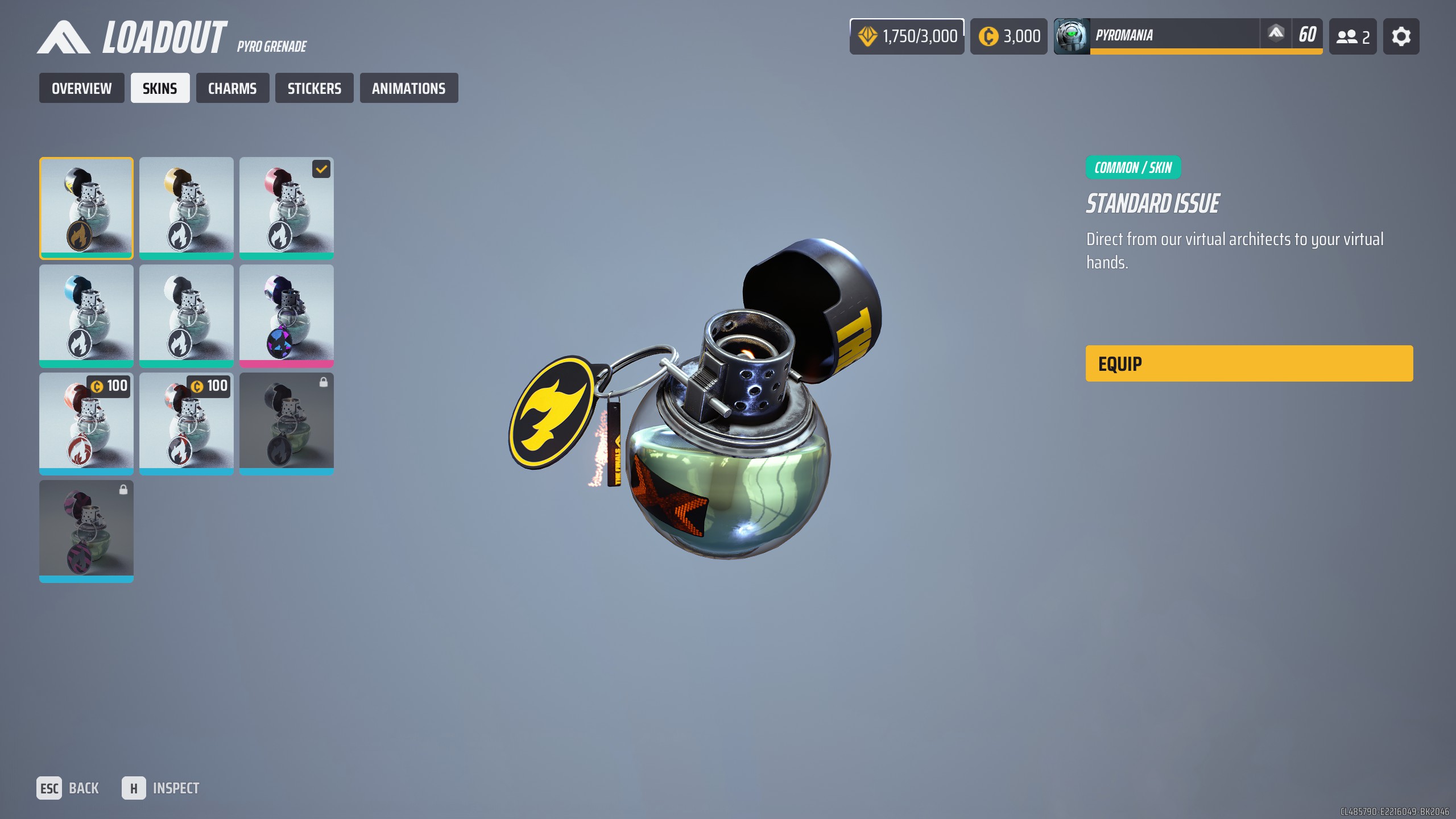Select the grenade skin priced at 100 coins
1456x819 pixels.
(x=86, y=424)
